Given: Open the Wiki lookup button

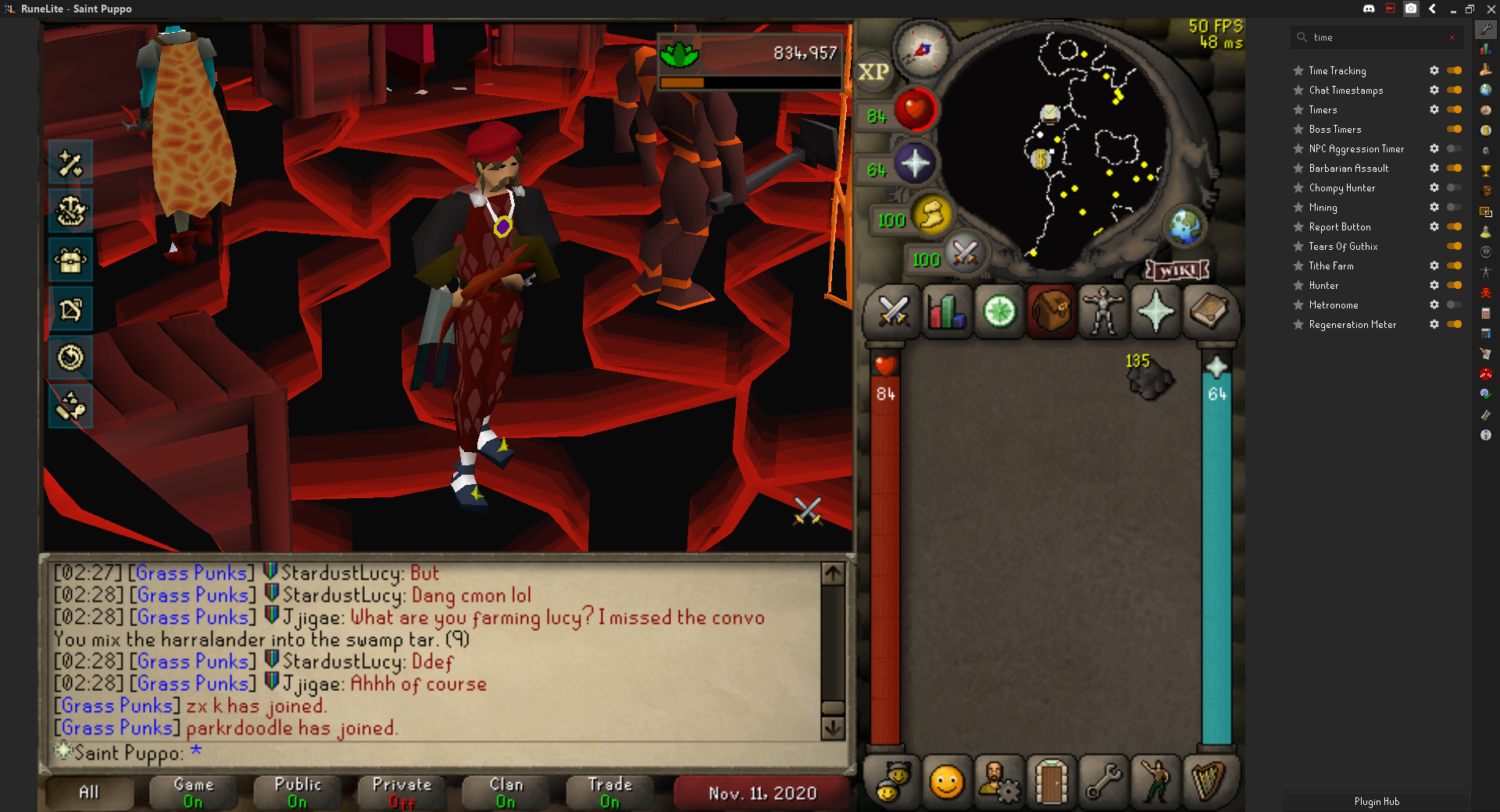Looking at the screenshot, I should click(x=1177, y=270).
